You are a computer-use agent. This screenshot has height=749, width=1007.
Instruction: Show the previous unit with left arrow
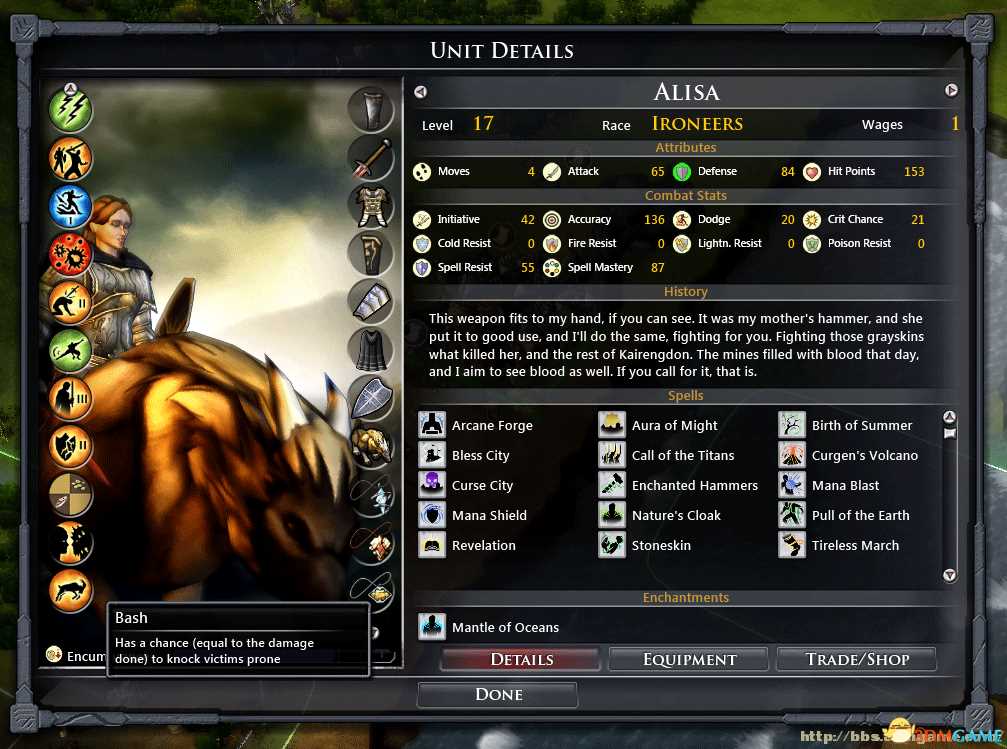(x=420, y=92)
